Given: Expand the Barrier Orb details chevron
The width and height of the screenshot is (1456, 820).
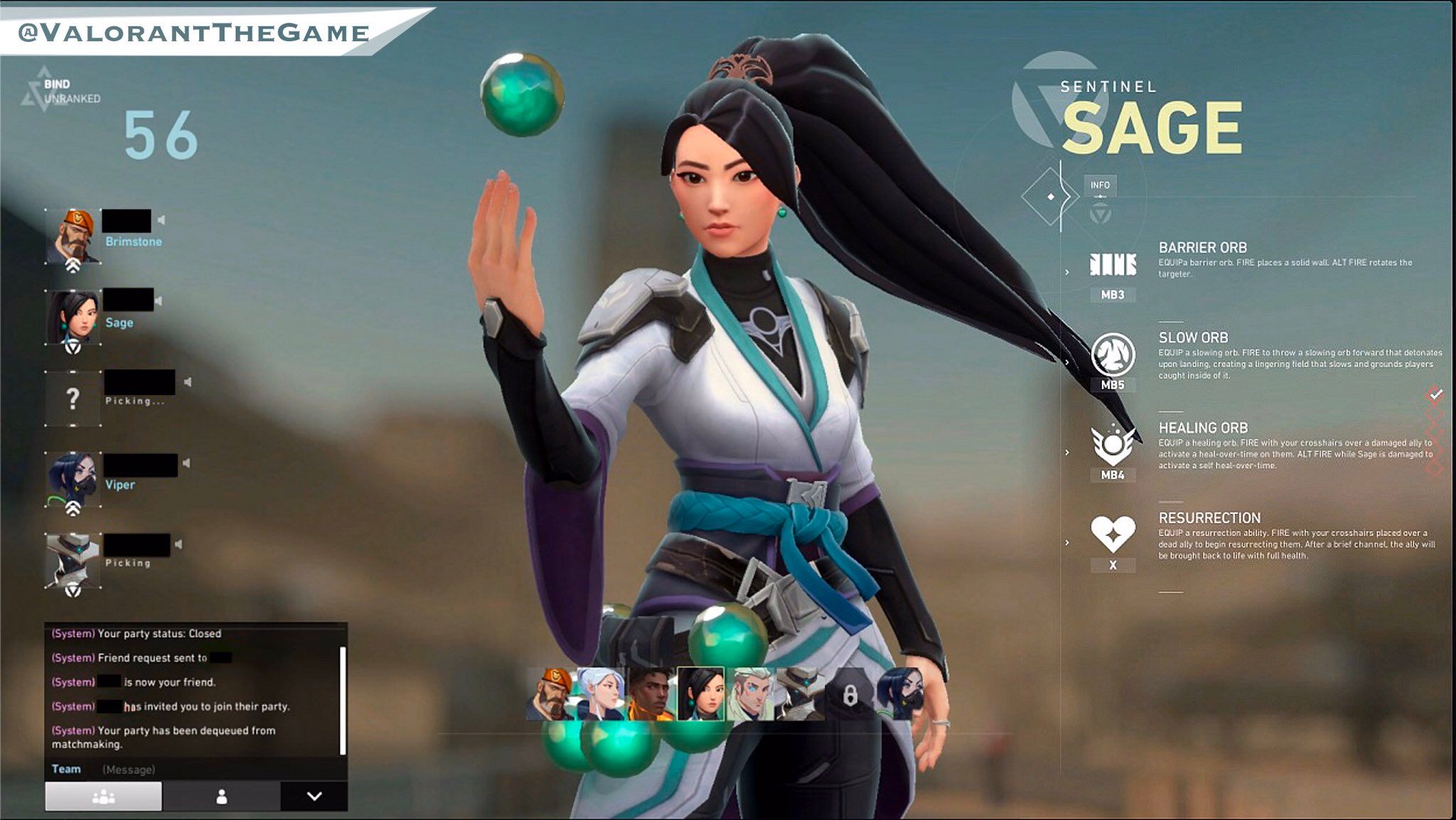Looking at the screenshot, I should [x=1066, y=272].
